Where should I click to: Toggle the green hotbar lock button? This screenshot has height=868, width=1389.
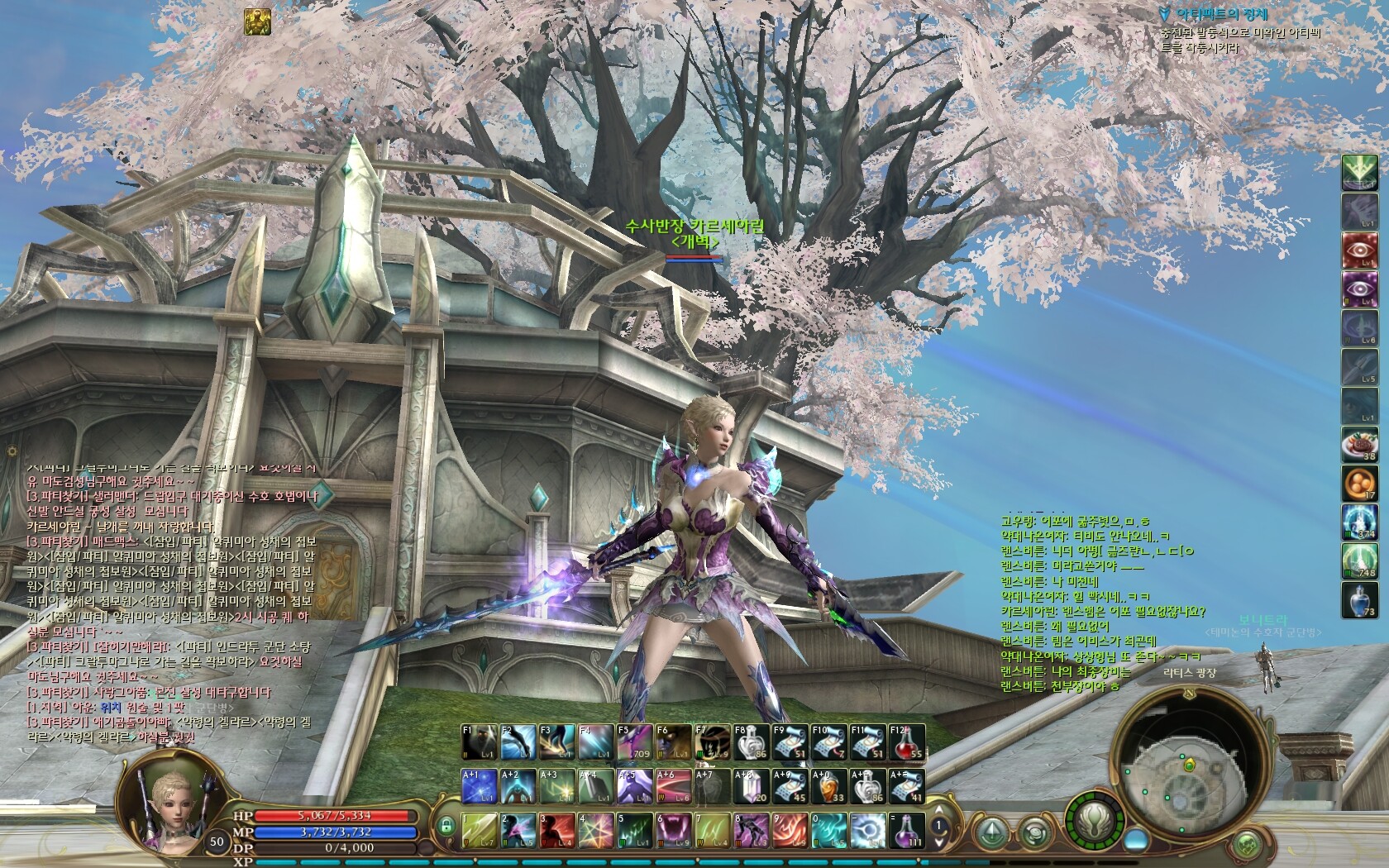(x=446, y=825)
